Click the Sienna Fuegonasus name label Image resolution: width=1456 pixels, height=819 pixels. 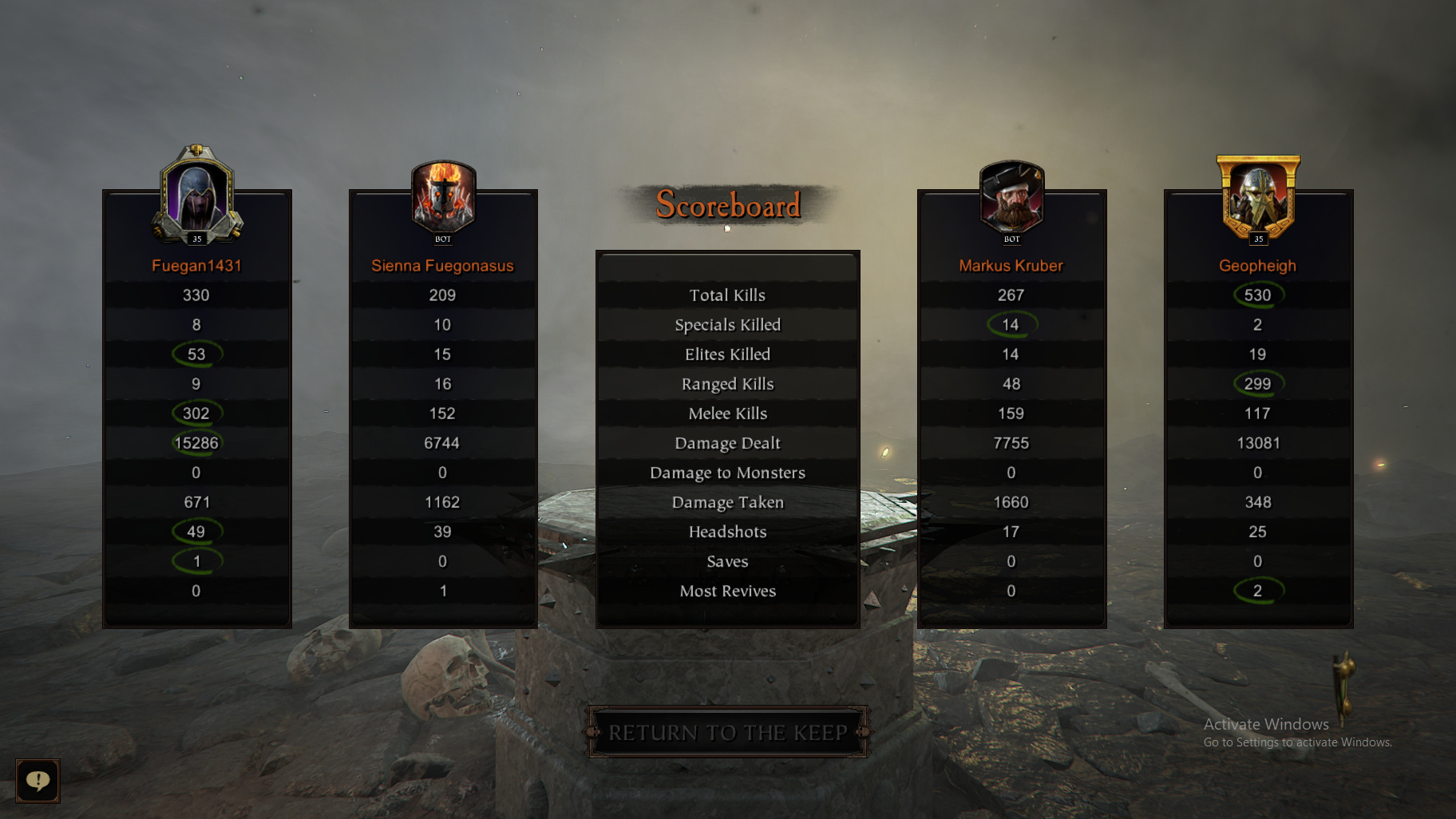click(442, 266)
